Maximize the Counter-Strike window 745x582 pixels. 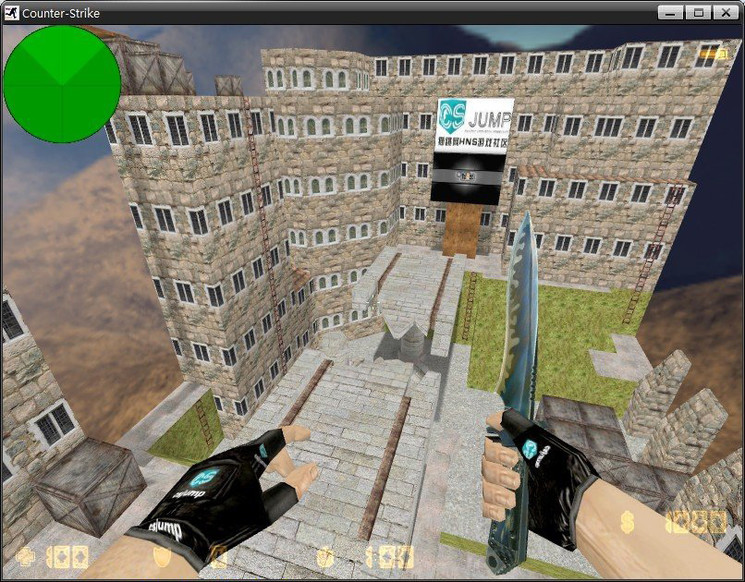coord(697,12)
